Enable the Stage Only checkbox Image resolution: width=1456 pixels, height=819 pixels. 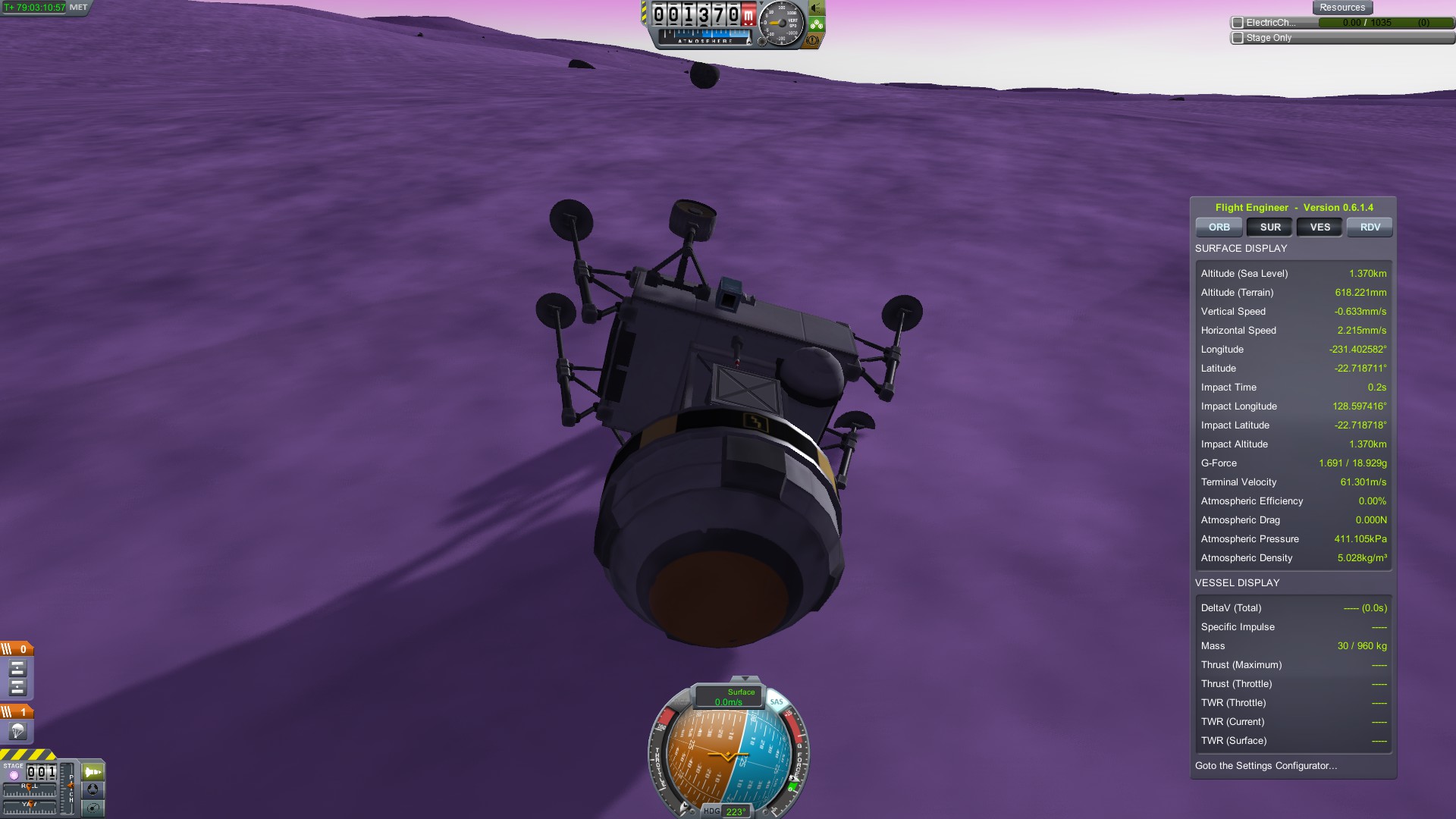coord(1238,38)
